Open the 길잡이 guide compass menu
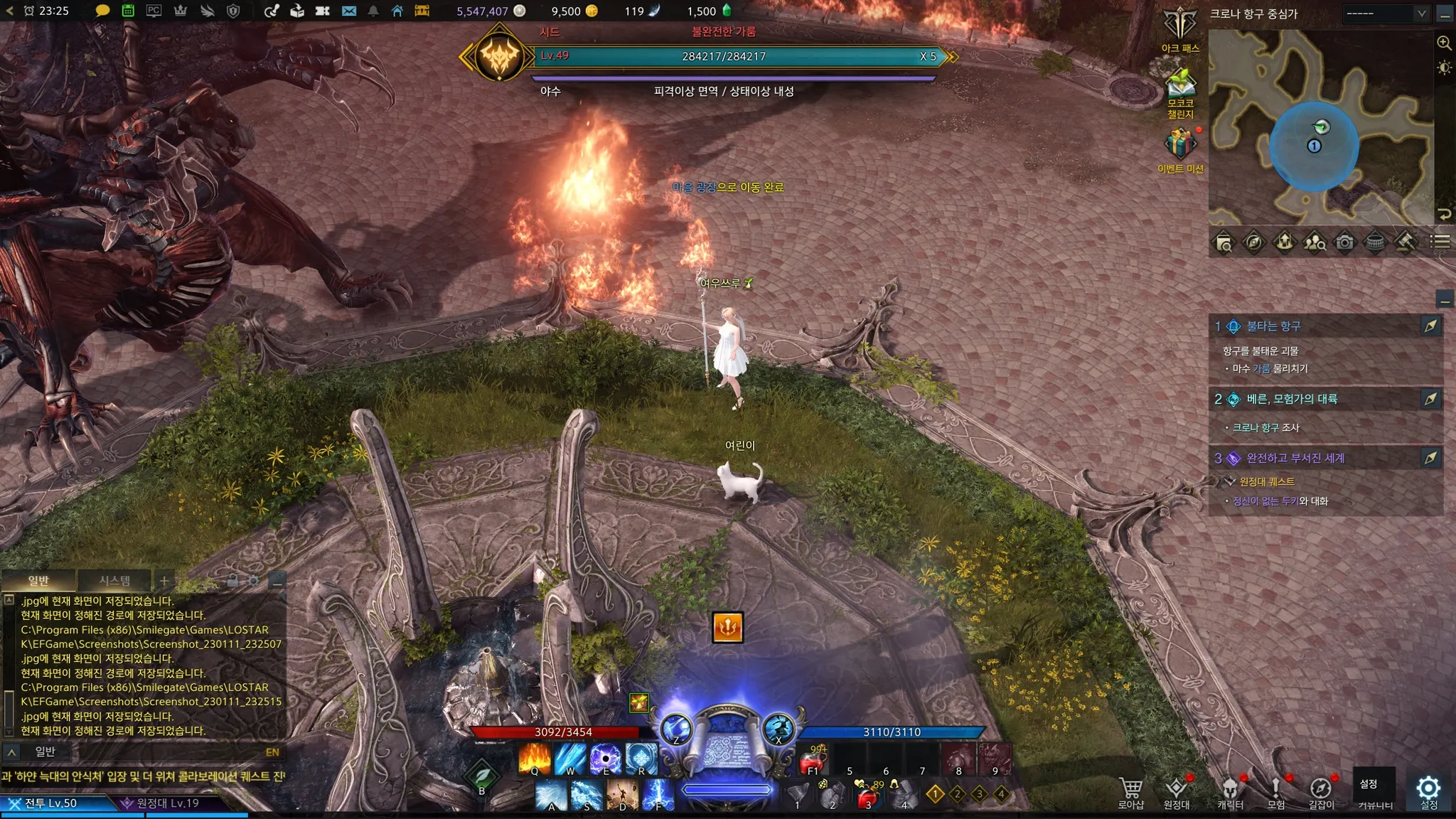 click(x=1321, y=791)
